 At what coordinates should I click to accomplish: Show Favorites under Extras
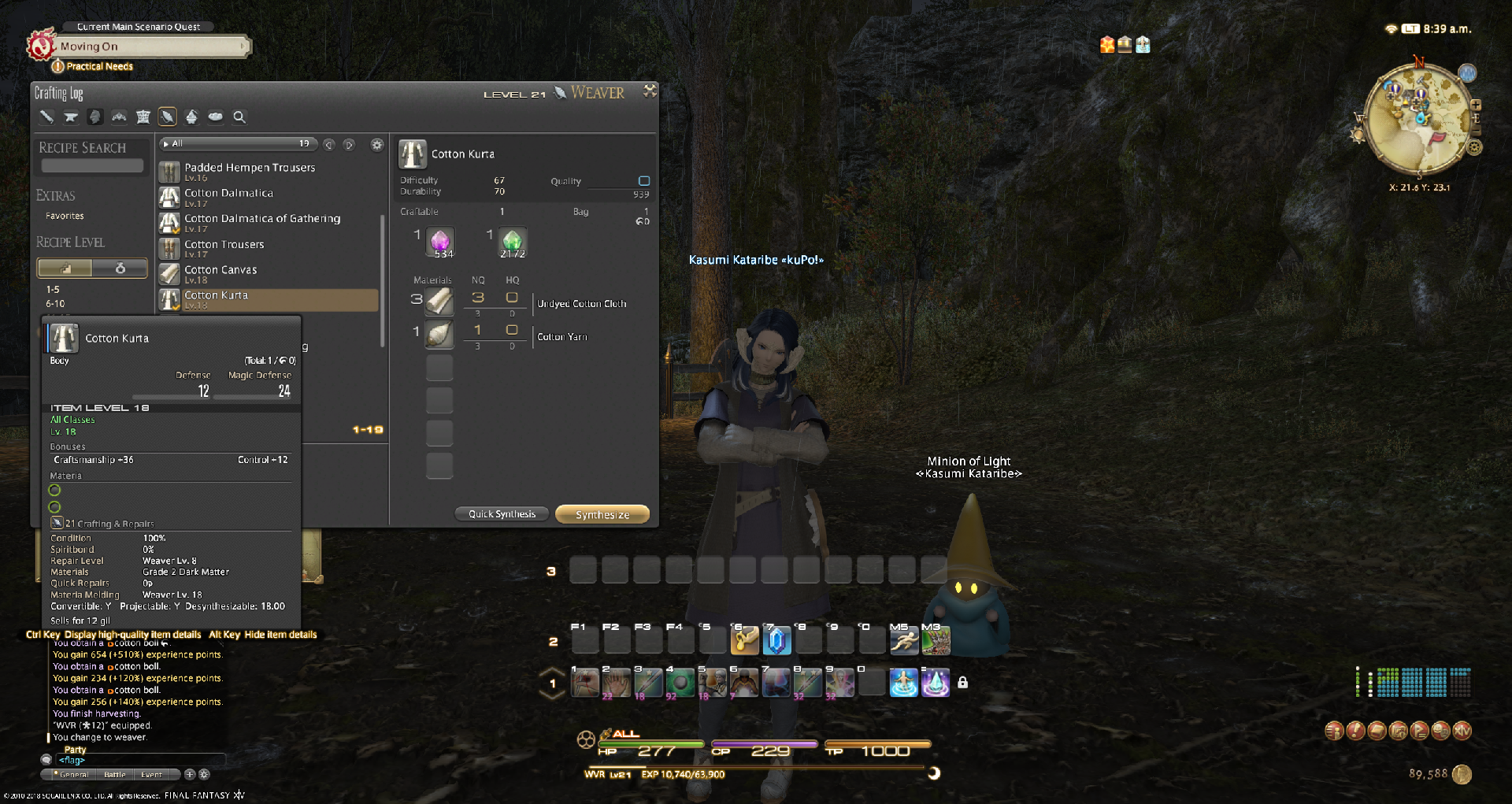coord(65,216)
